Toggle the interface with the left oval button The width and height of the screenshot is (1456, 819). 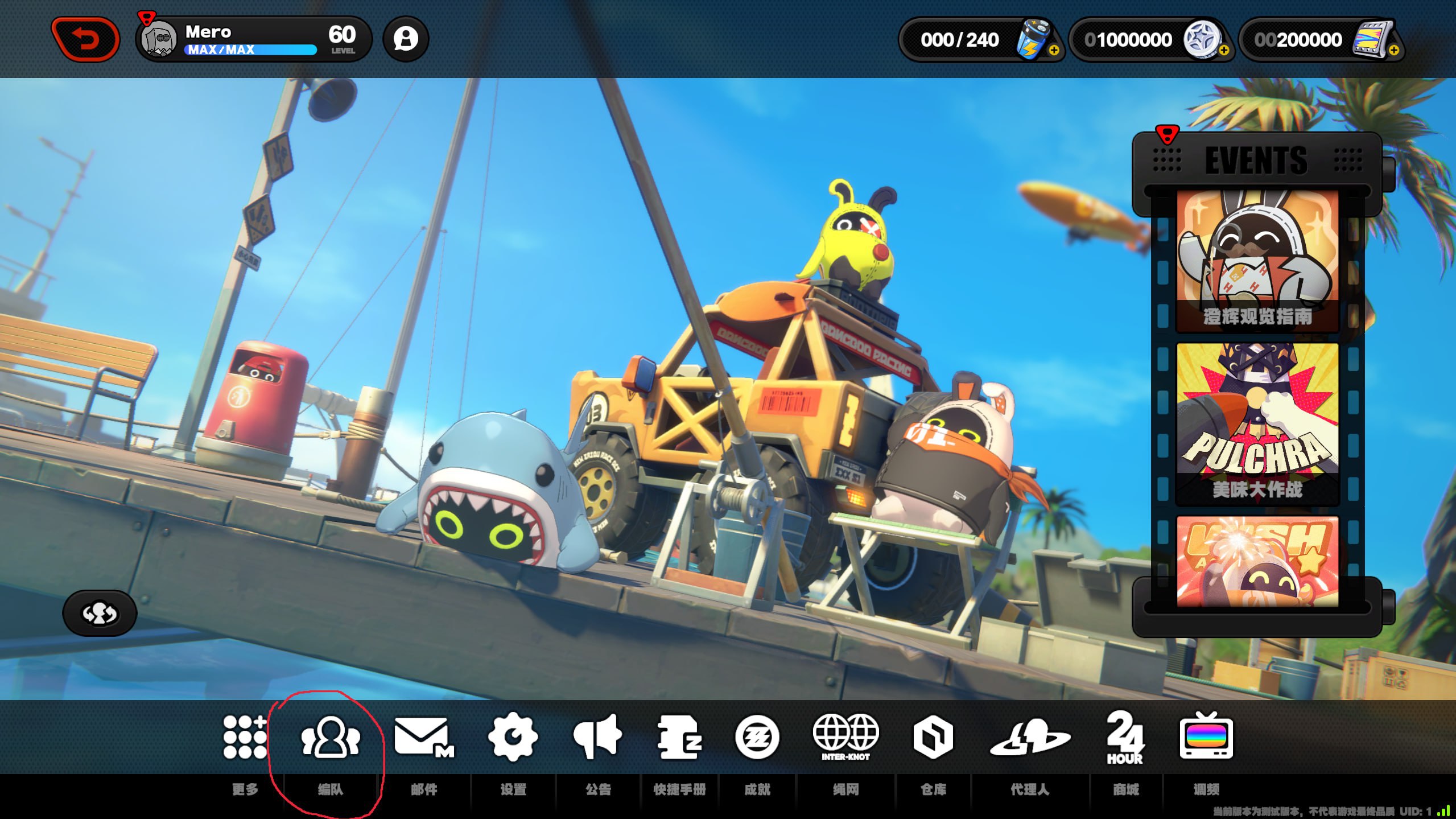[100, 613]
